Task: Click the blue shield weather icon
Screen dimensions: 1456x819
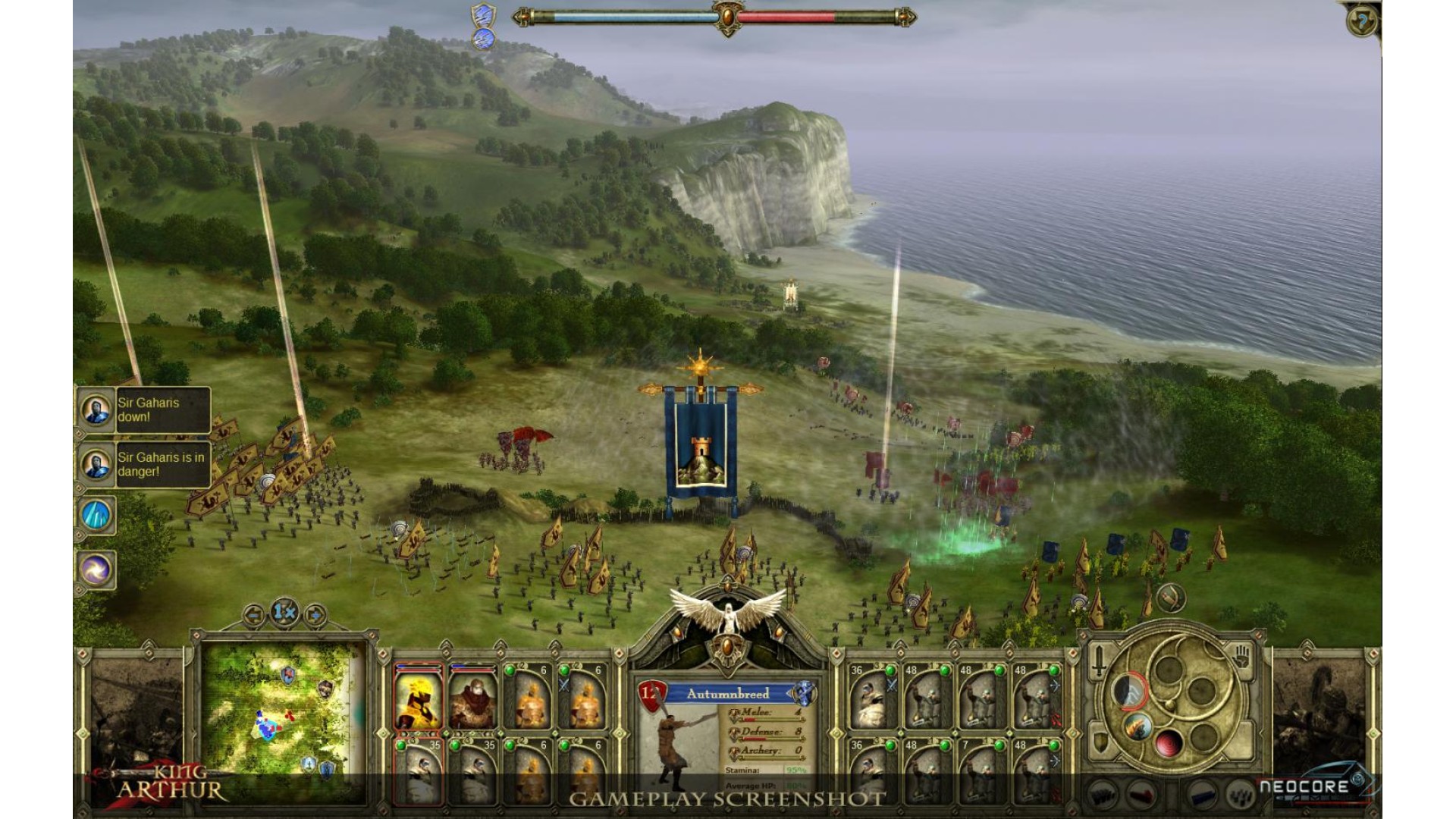Action: pyautogui.click(x=483, y=14)
